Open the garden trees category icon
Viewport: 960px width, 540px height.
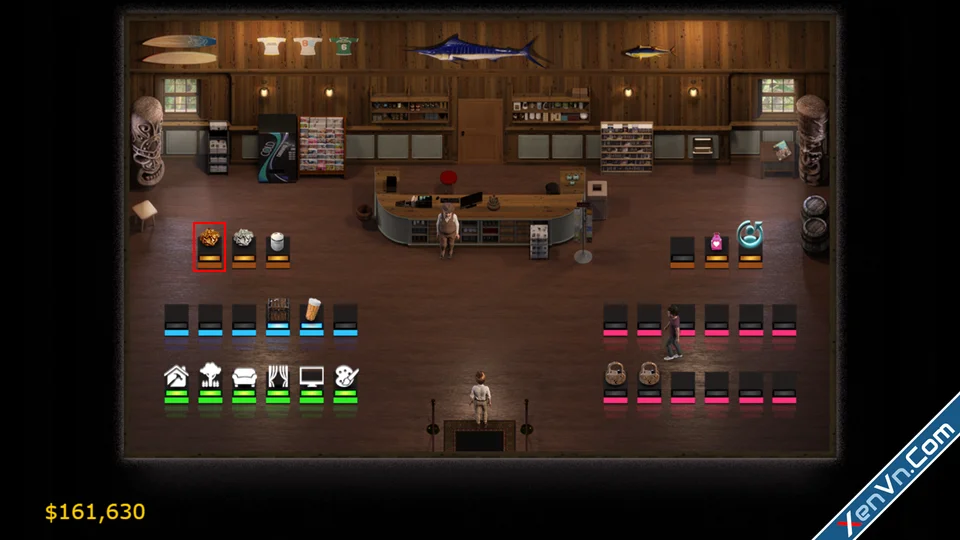(210, 376)
